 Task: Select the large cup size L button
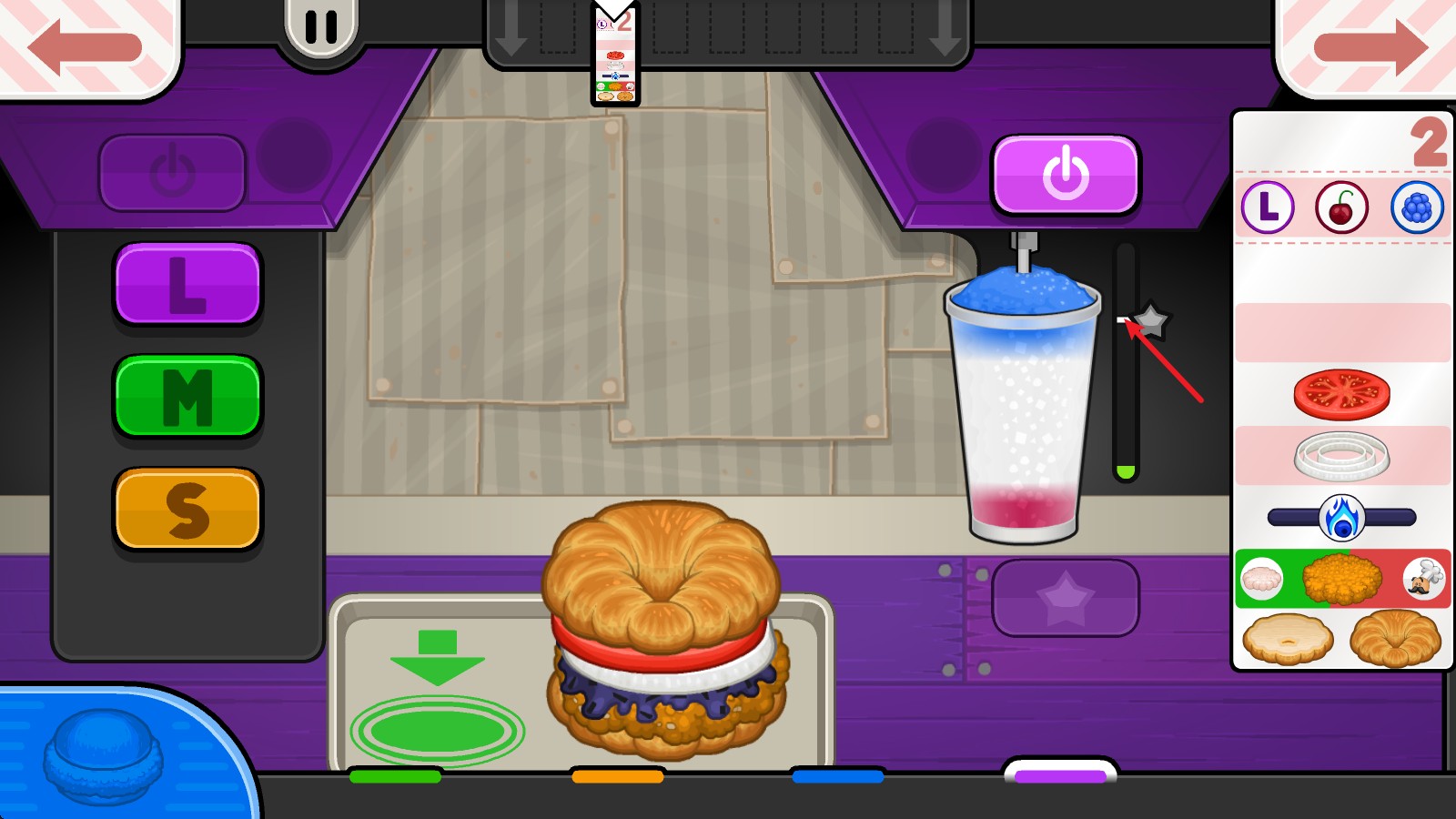187,284
